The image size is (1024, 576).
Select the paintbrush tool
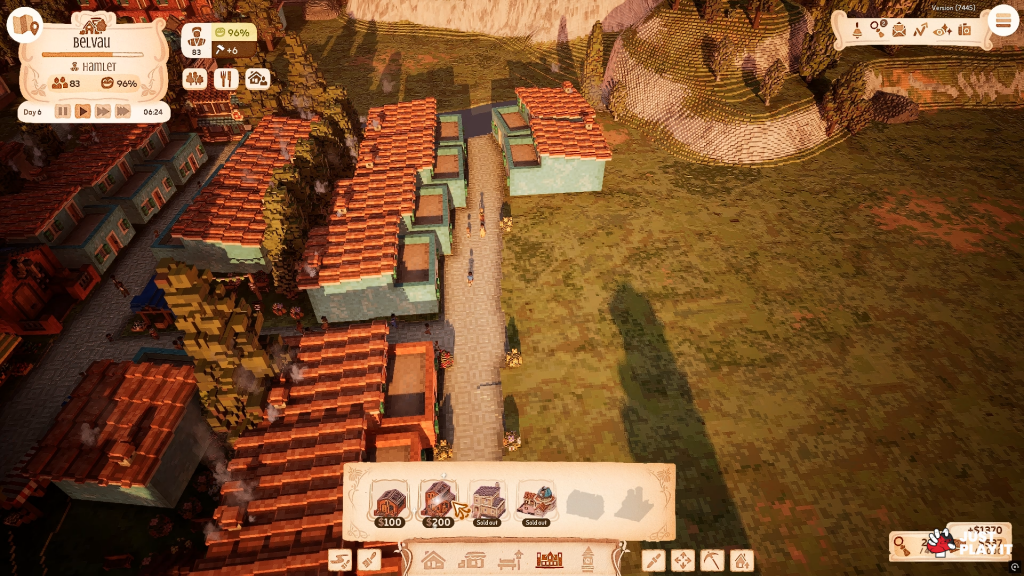point(369,560)
